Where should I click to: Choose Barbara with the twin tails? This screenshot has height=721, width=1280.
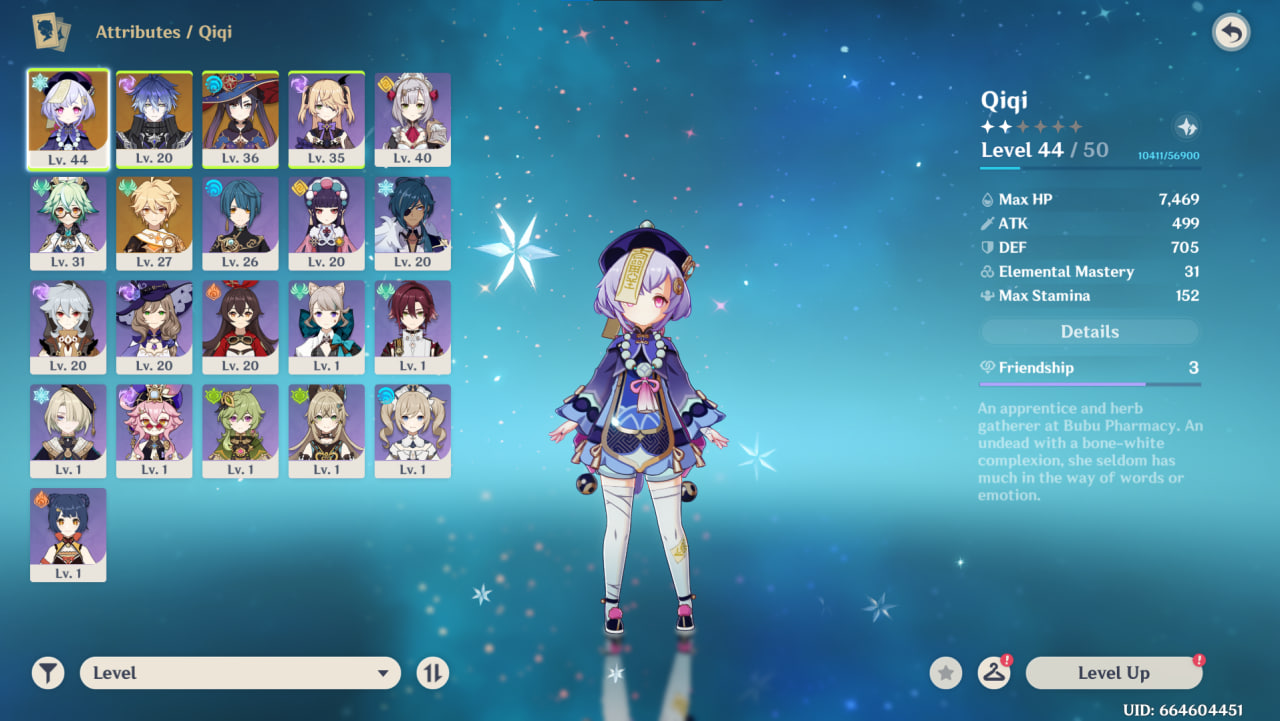click(x=412, y=430)
